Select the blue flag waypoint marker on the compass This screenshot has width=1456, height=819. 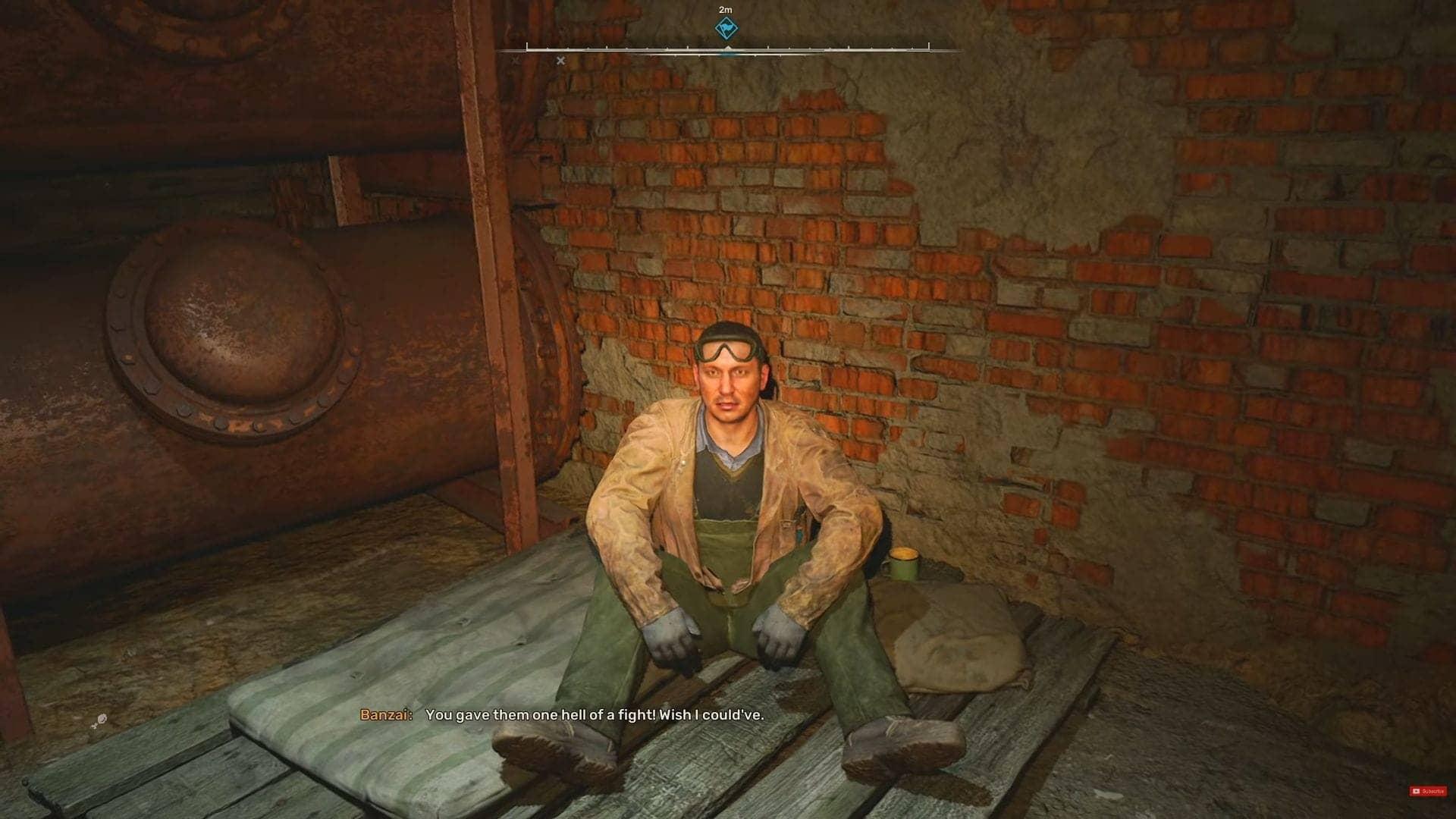[728, 28]
